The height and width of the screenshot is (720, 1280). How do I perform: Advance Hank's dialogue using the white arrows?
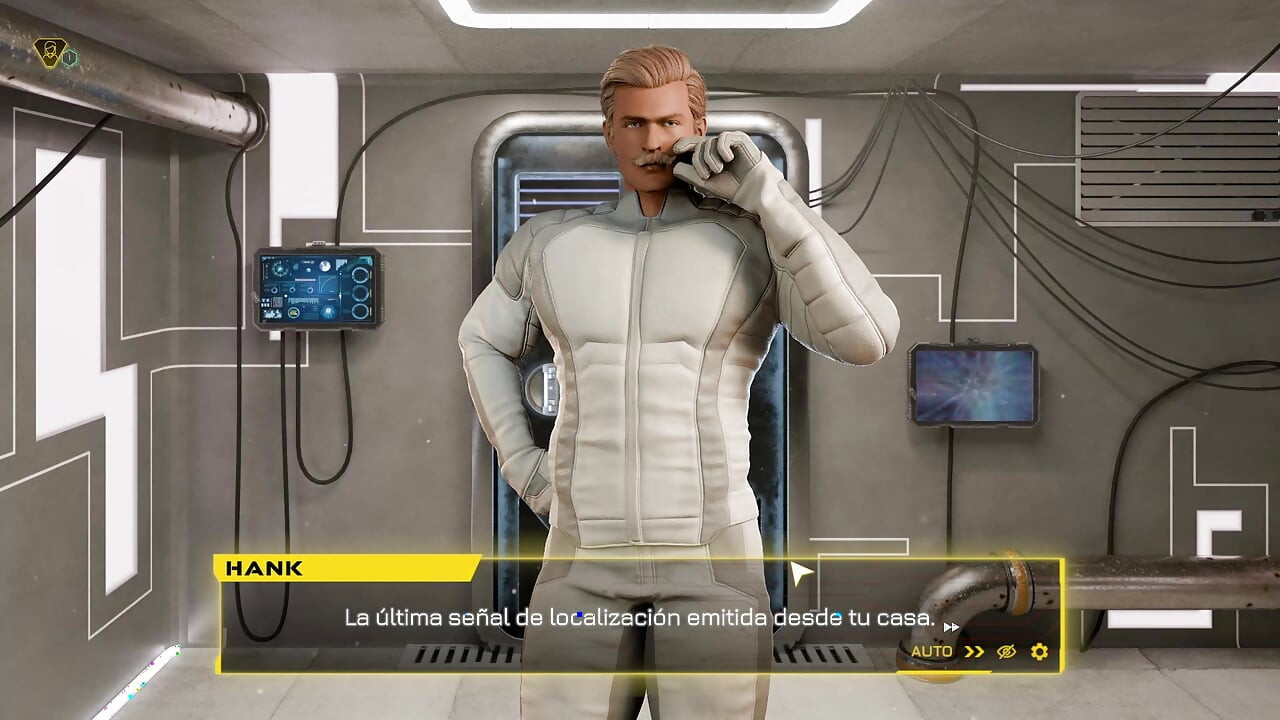click(x=951, y=627)
